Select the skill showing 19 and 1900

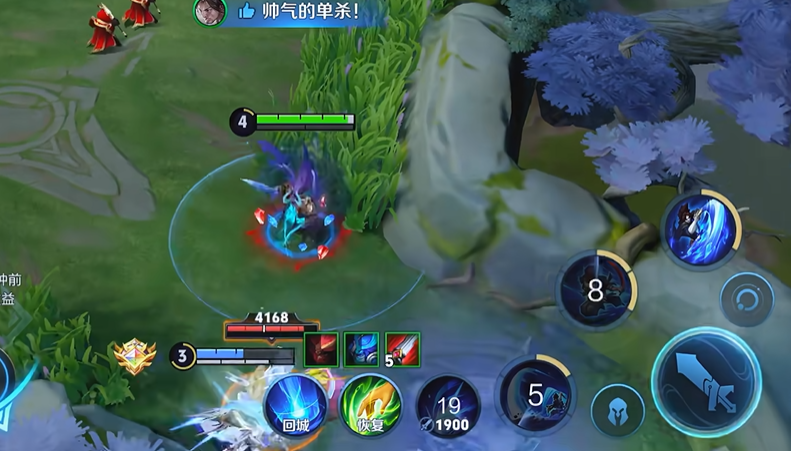447,406
